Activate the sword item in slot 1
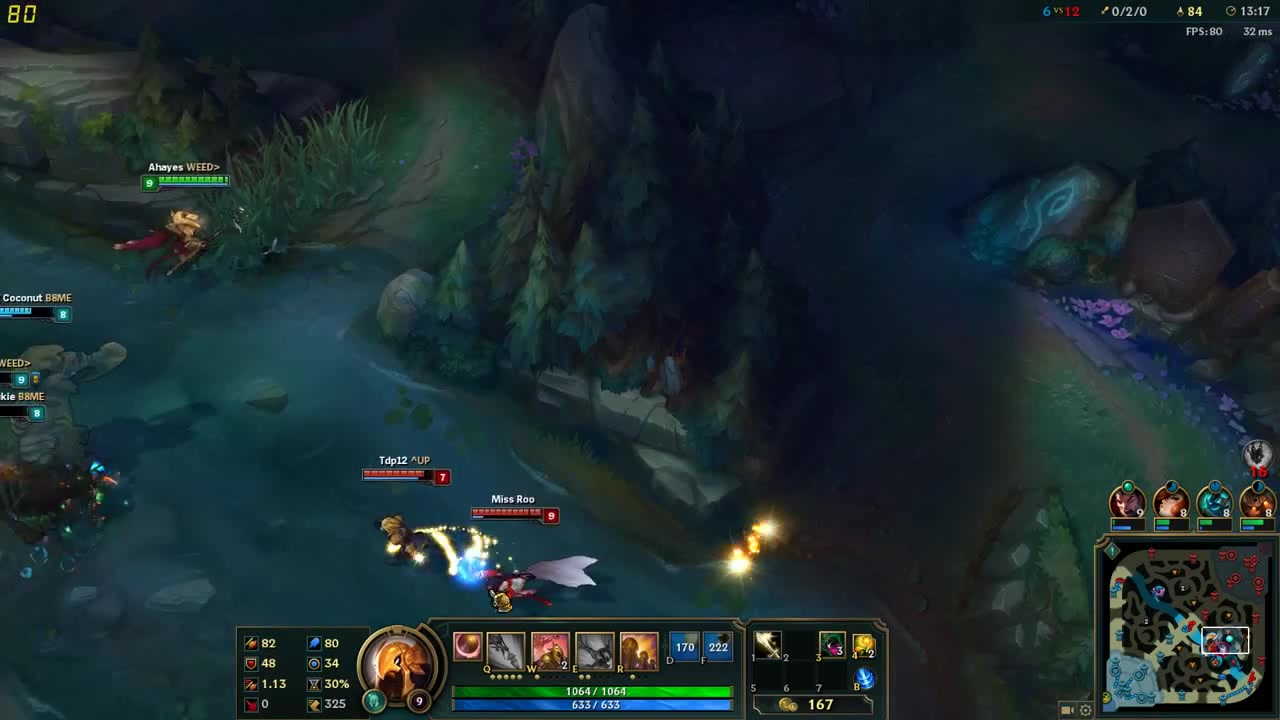This screenshot has height=720, width=1280. 767,644
